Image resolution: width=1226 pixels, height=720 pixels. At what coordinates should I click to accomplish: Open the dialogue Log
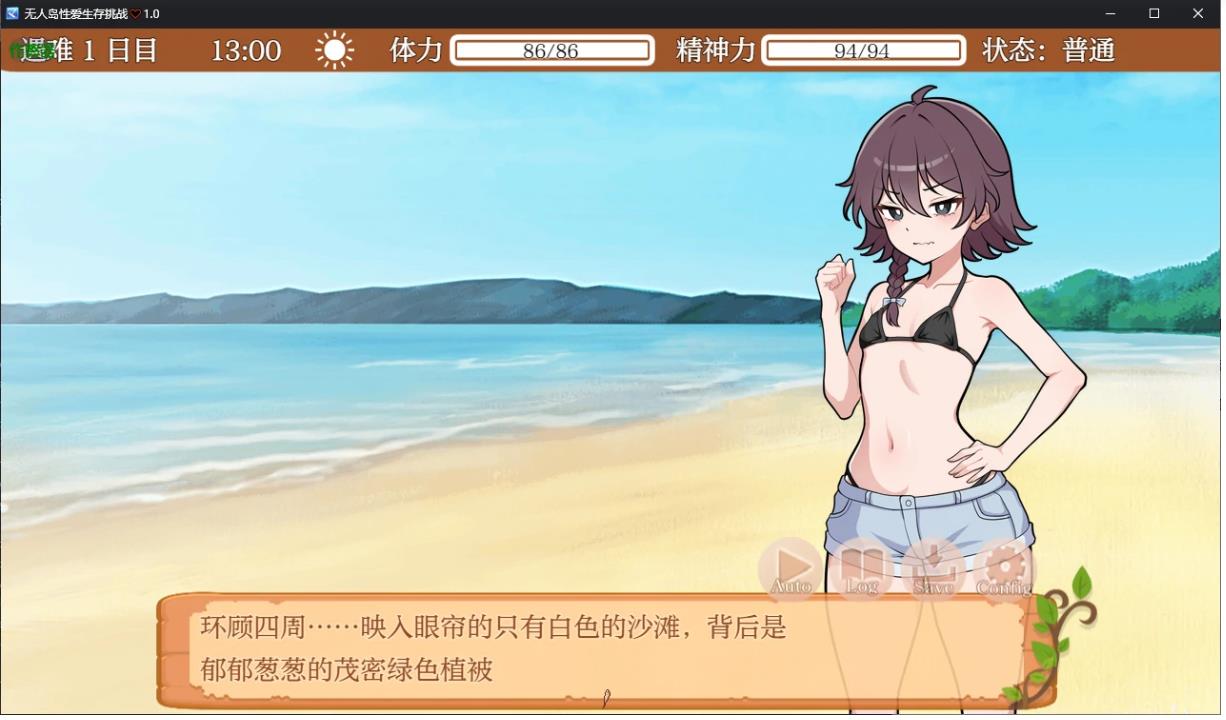tap(862, 569)
